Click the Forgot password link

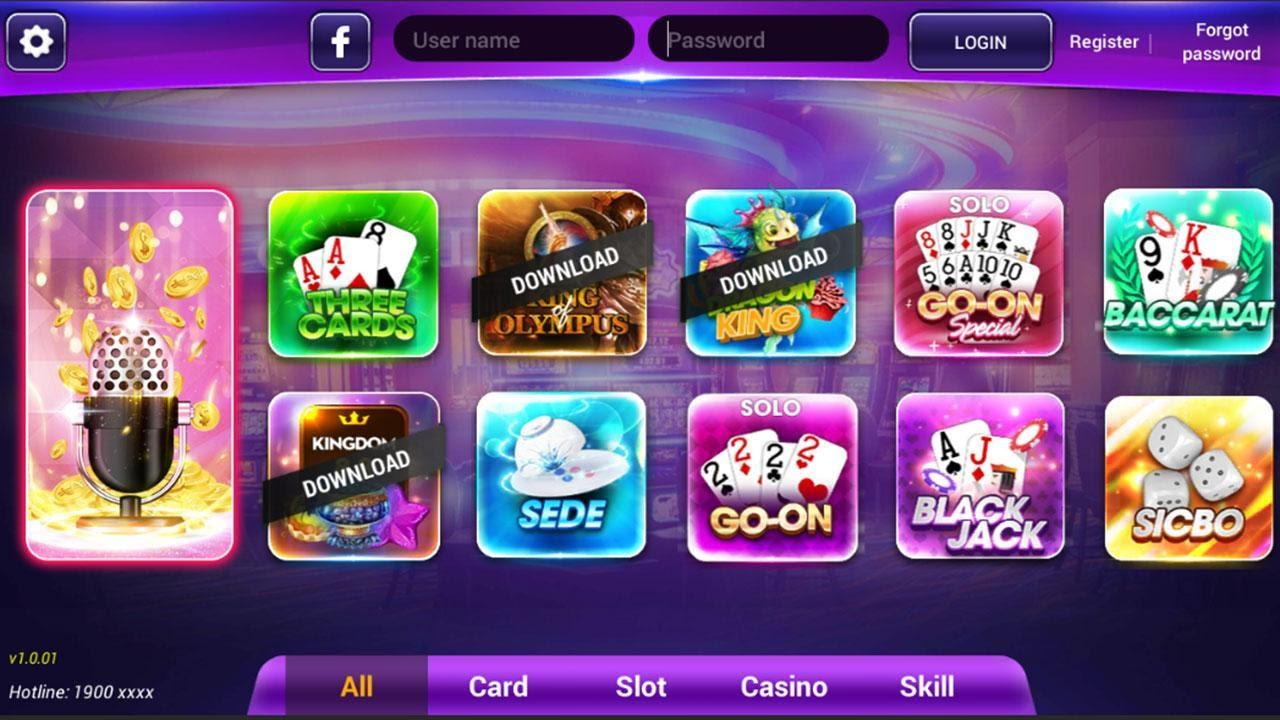[1220, 42]
